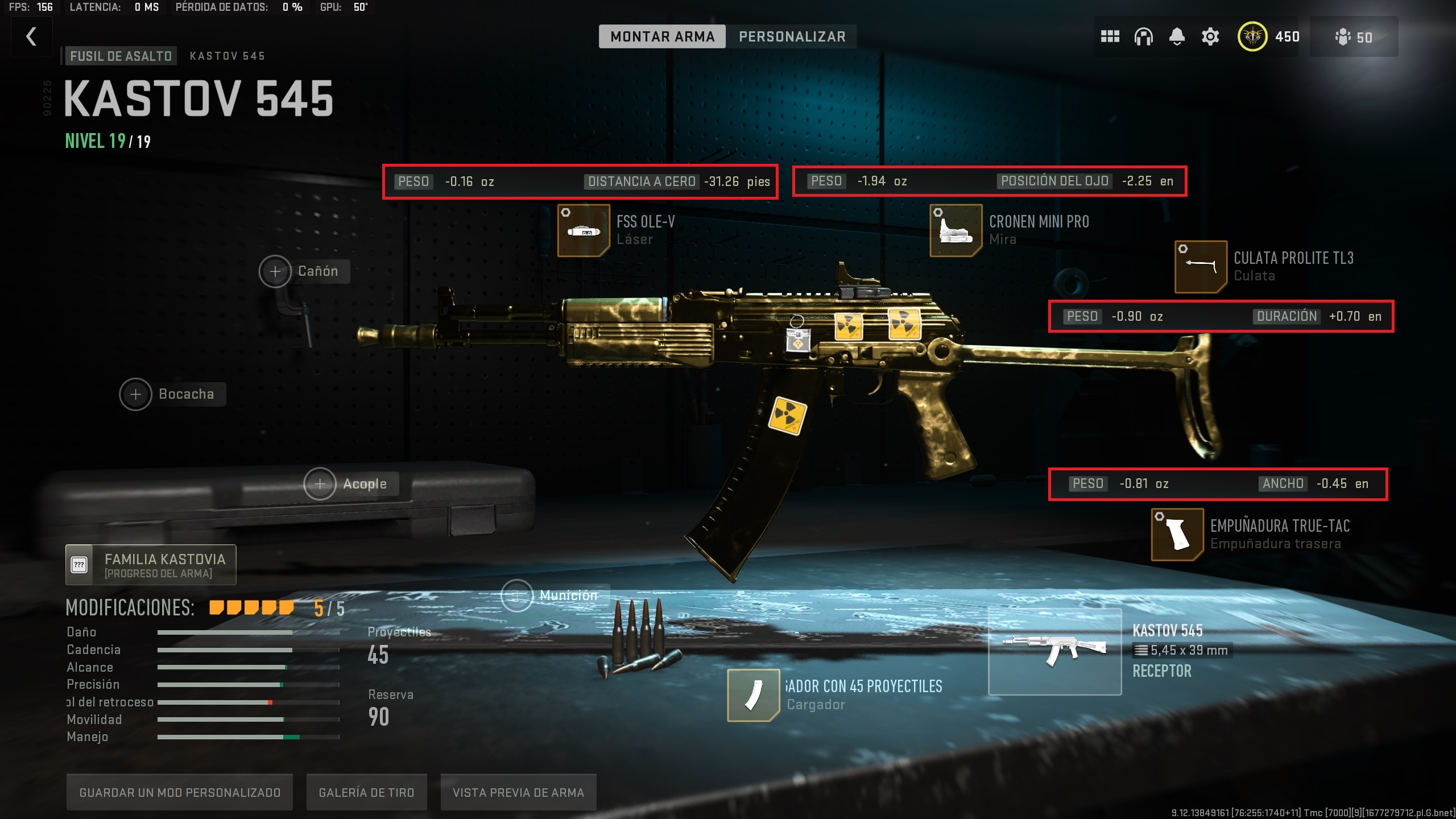Open the settings gear icon
This screenshot has width=1456, height=819.
point(1210,36)
